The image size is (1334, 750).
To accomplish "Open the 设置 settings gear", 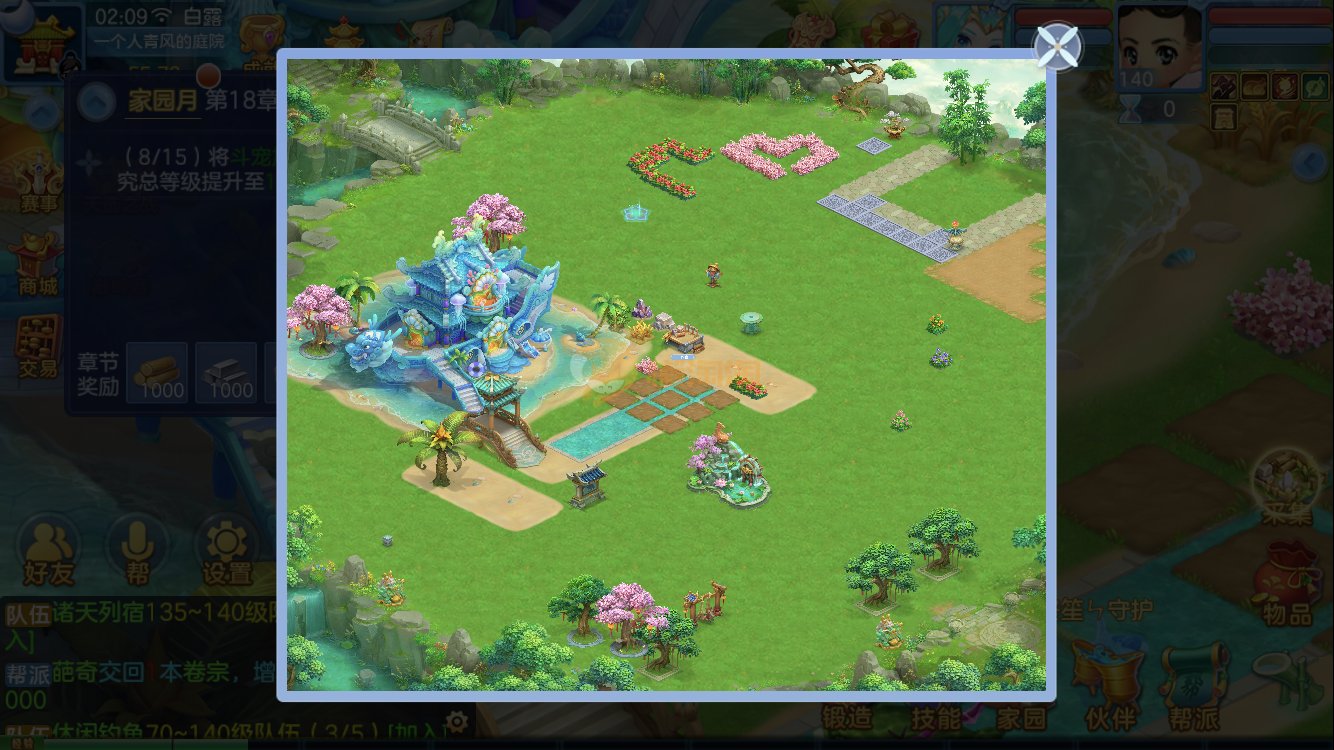I will pos(227,552).
